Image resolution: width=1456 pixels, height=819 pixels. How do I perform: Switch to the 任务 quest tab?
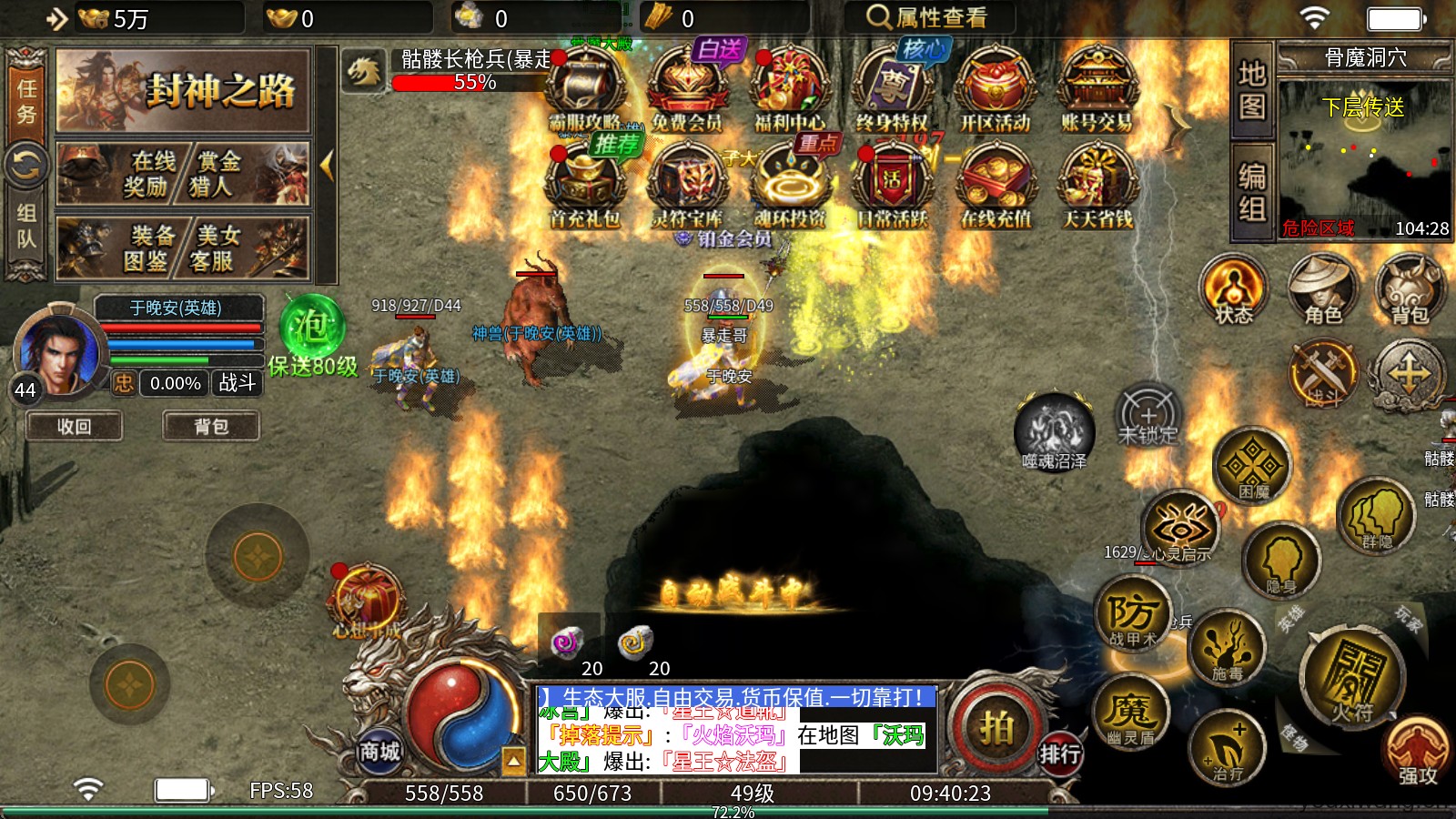26,100
